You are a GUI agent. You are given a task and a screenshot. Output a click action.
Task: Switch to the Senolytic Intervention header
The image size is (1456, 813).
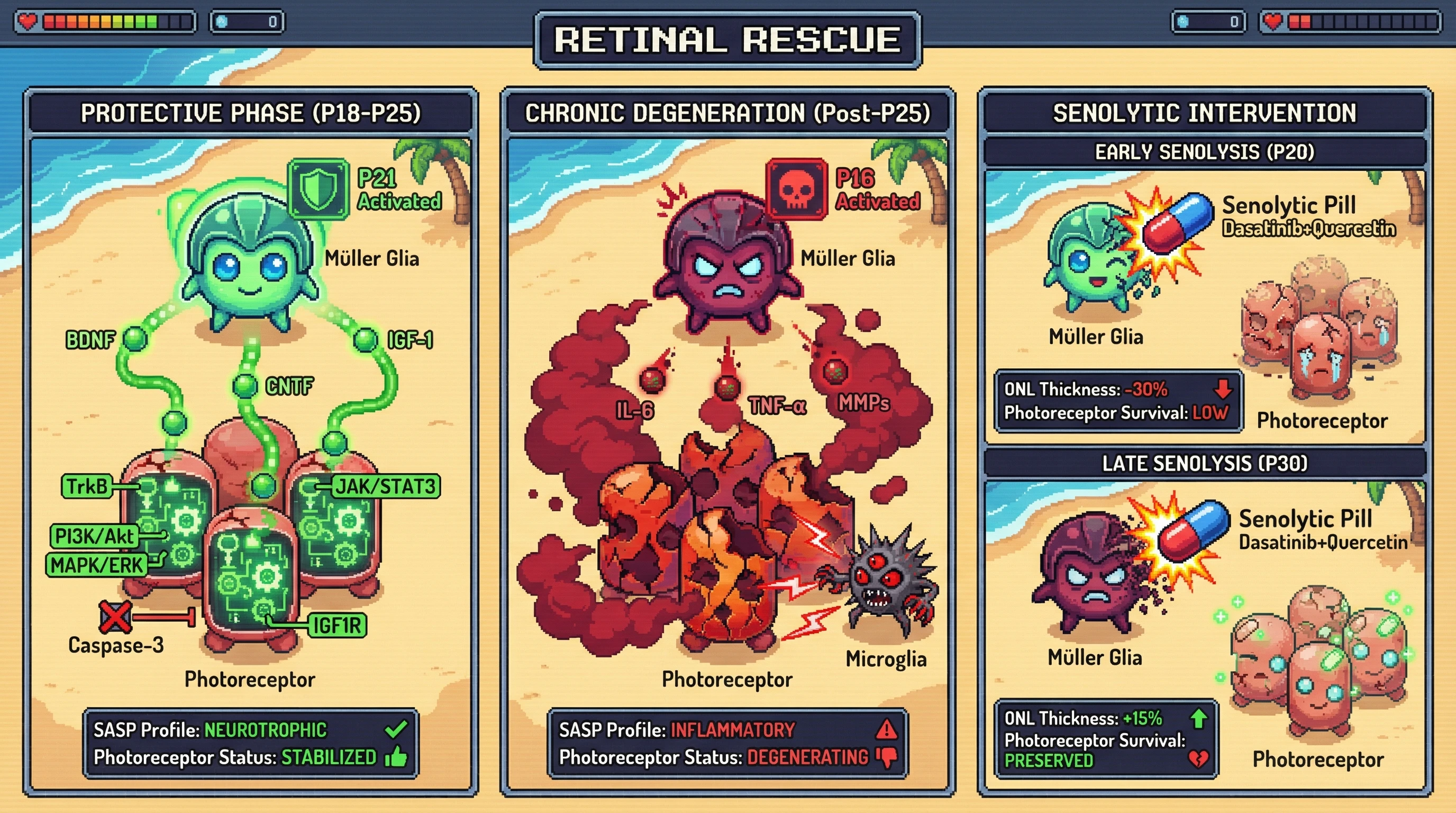[1205, 113]
